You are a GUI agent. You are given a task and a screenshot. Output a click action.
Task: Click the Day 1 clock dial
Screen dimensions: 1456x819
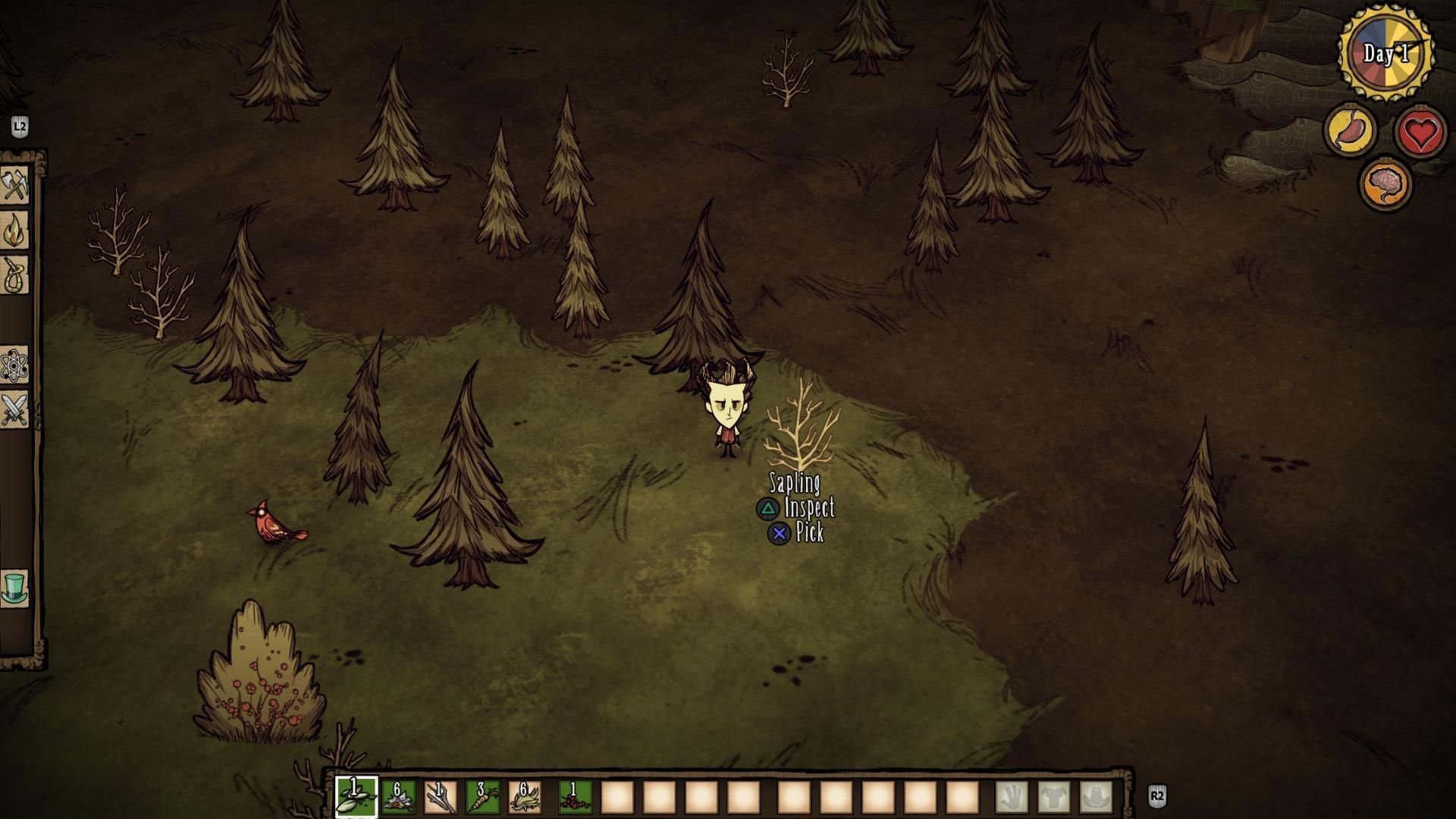coord(1386,53)
